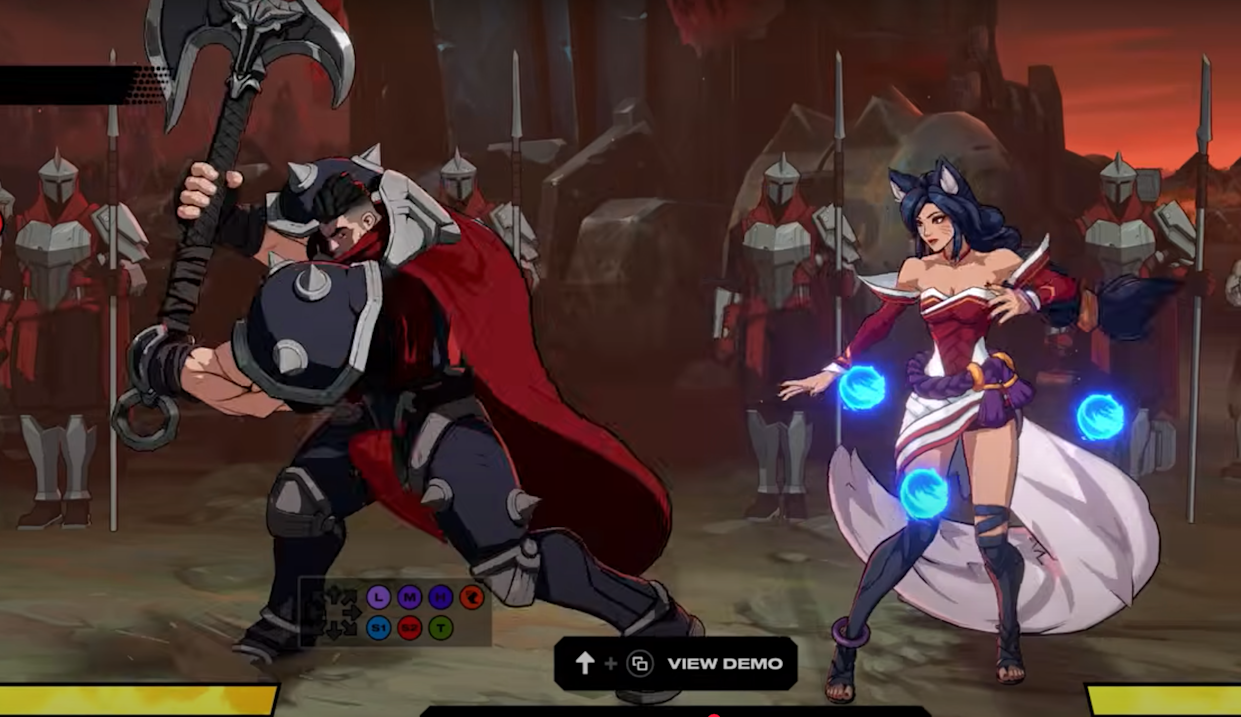Activate the blue S1 special icon
Screen dimensions: 1241x717
378,628
